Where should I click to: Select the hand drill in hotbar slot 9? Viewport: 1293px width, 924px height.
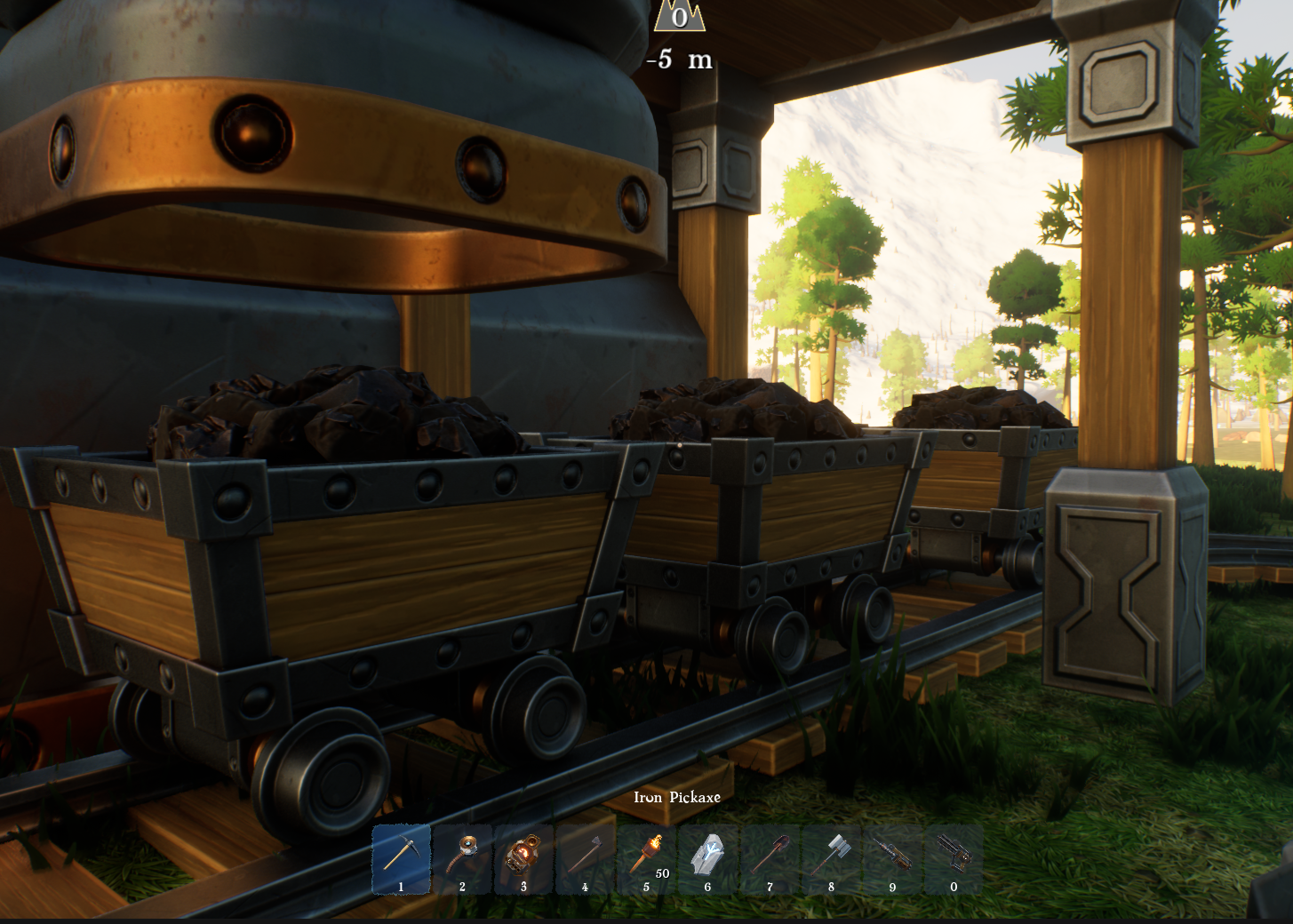point(891,856)
